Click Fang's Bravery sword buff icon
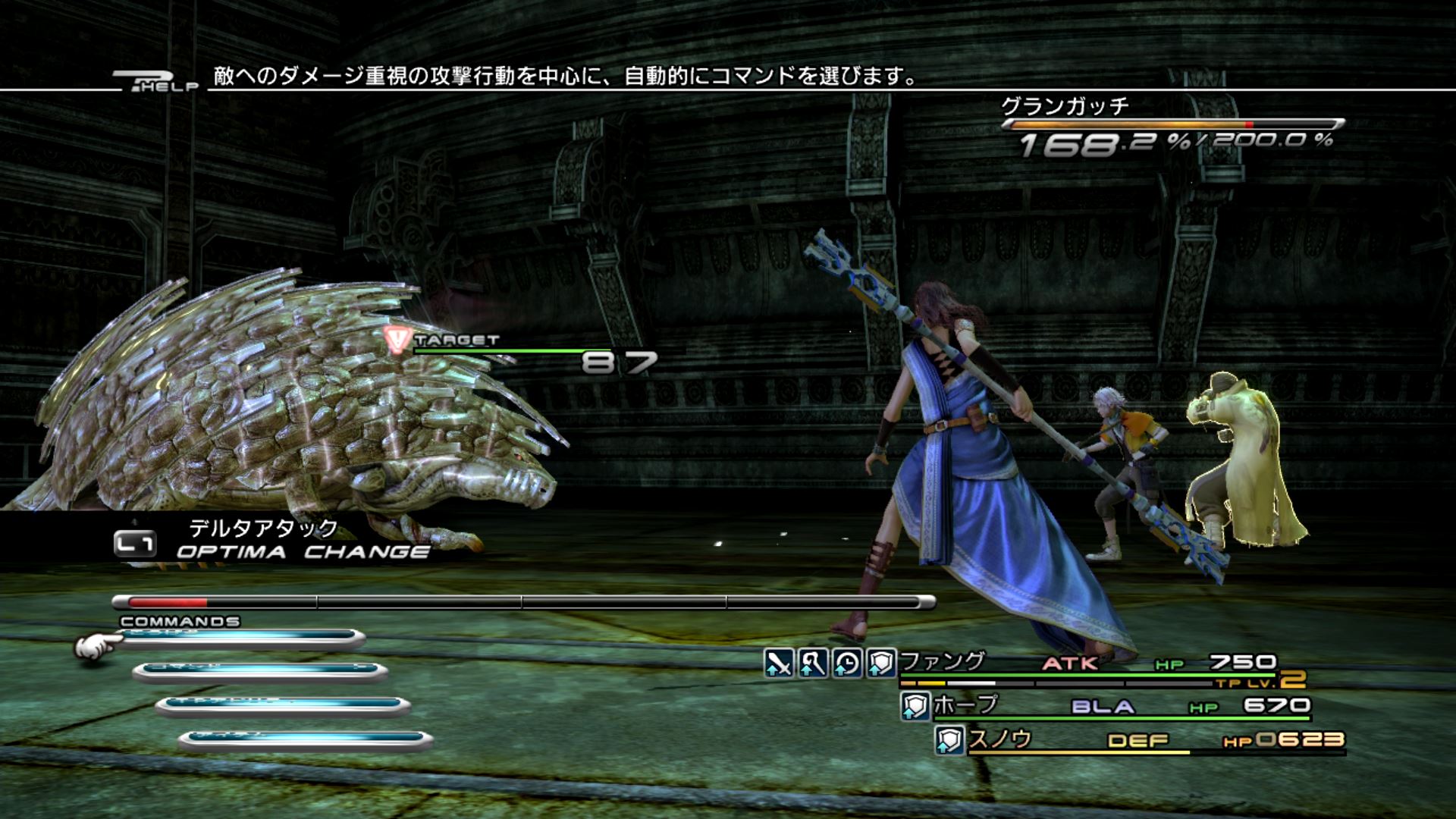The image size is (1456, 819). [779, 664]
